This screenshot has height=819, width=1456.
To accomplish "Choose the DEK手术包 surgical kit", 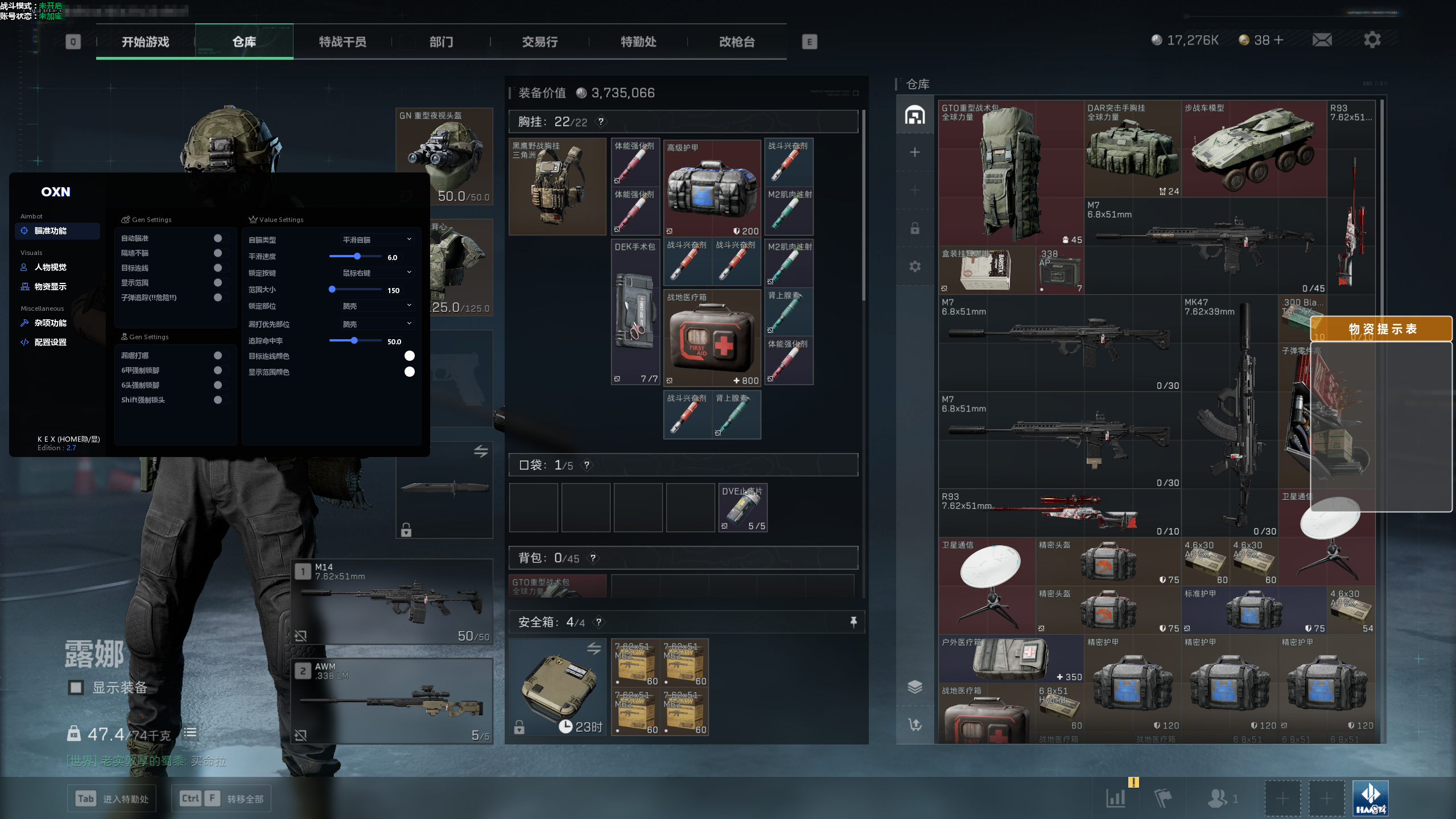I will [x=635, y=312].
